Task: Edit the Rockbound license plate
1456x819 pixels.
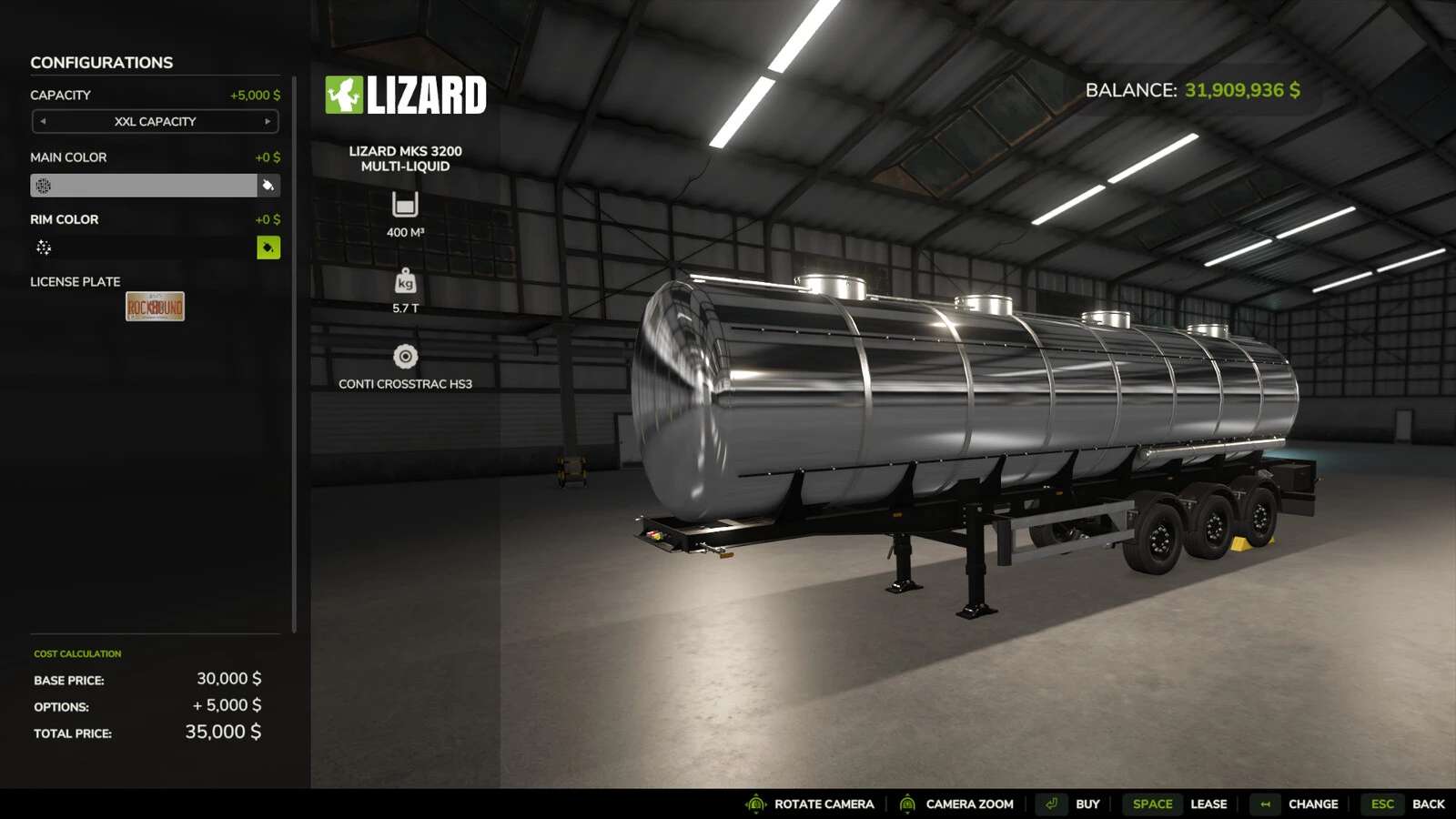Action: pos(155,307)
